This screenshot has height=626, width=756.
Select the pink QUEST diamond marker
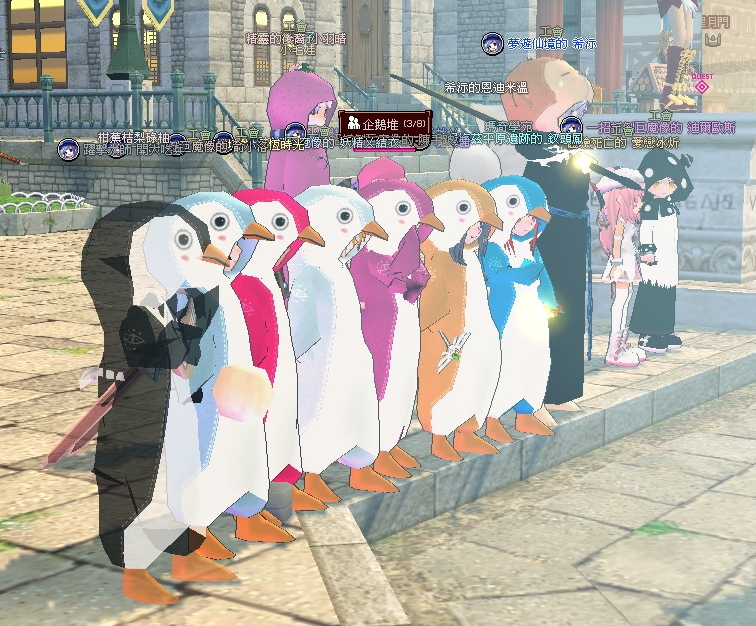click(x=702, y=86)
